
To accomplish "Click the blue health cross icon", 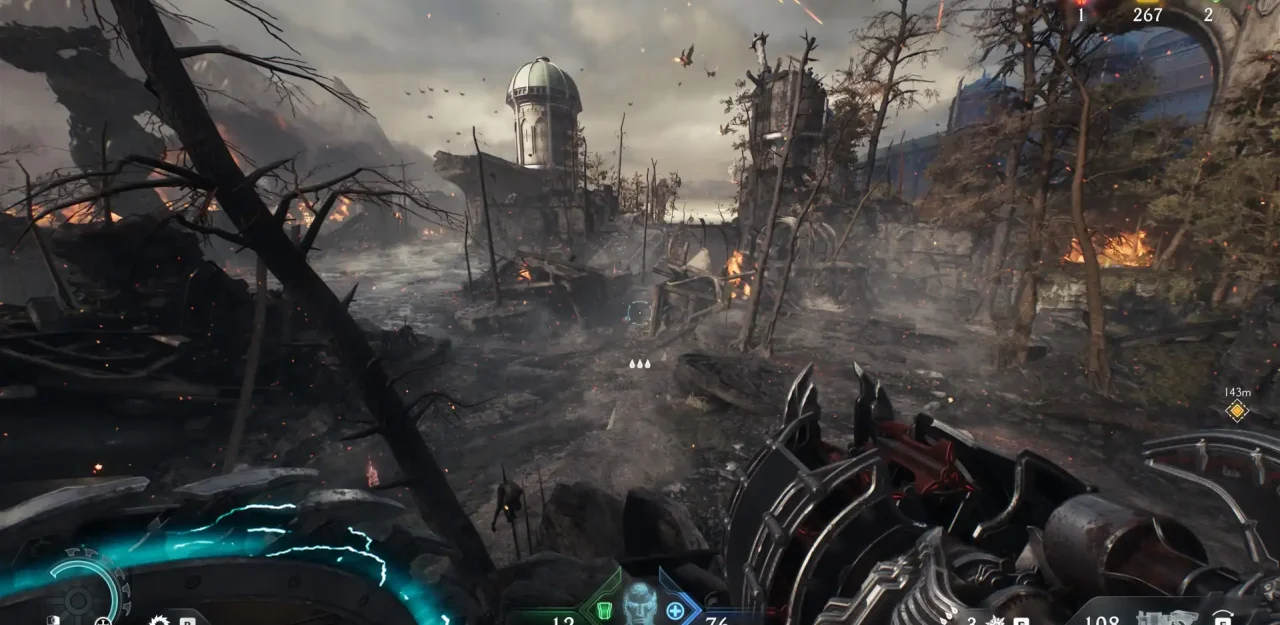I will [675, 609].
